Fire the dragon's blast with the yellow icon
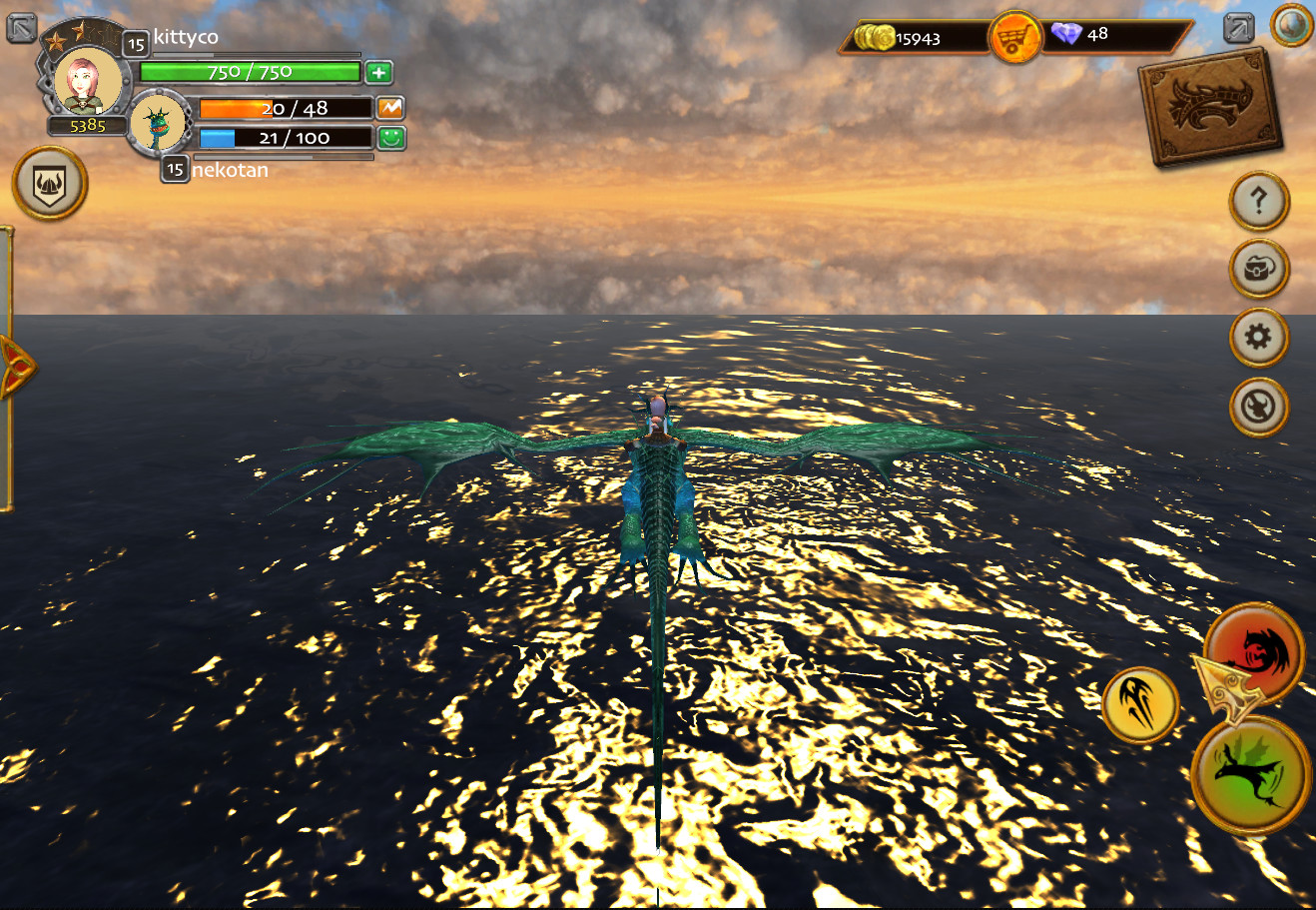The image size is (1316, 910). 1141,706
